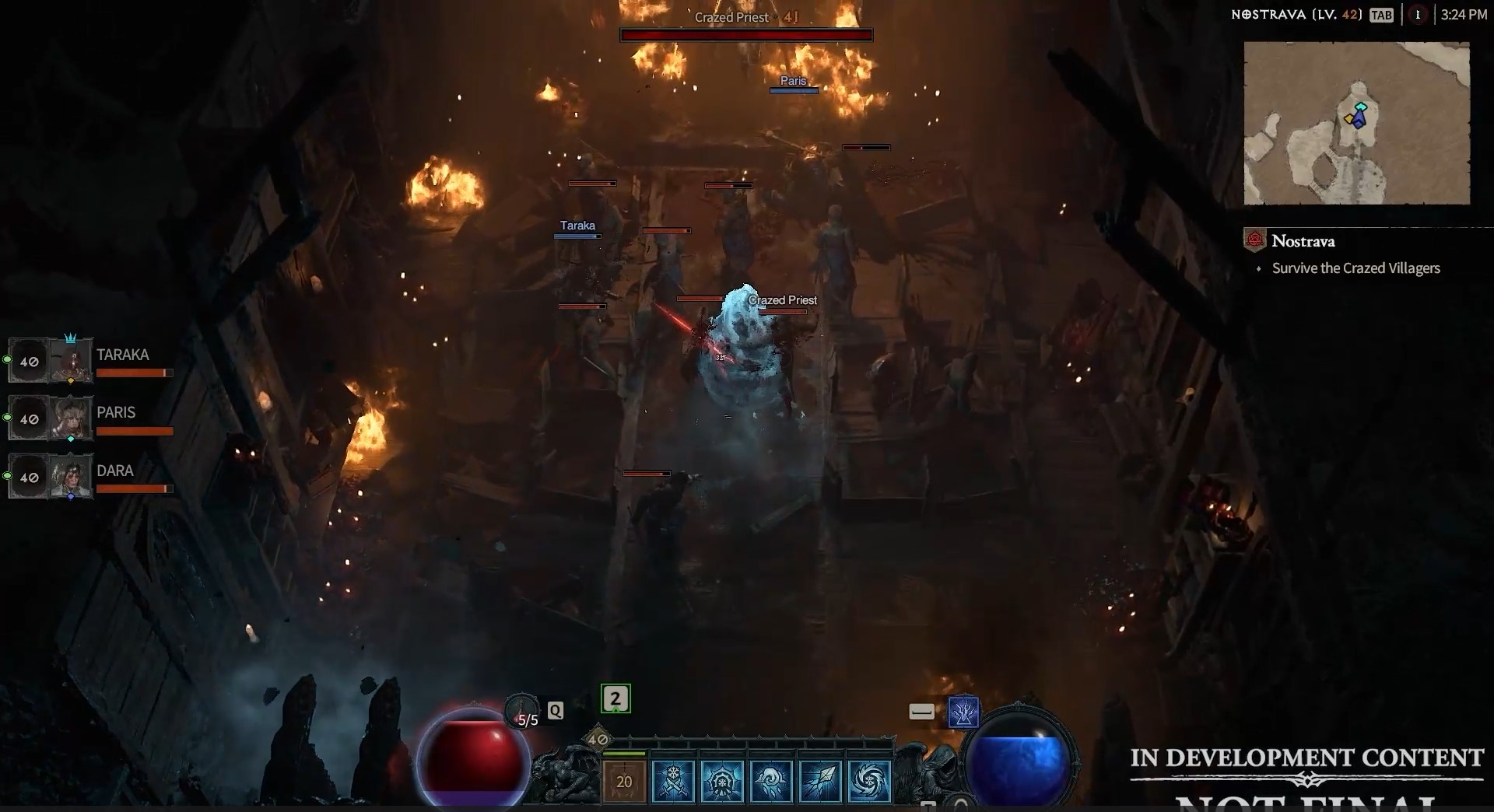Viewport: 1494px width, 812px height.
Task: Open the action wheel via the i indicator
Action: (1419, 14)
